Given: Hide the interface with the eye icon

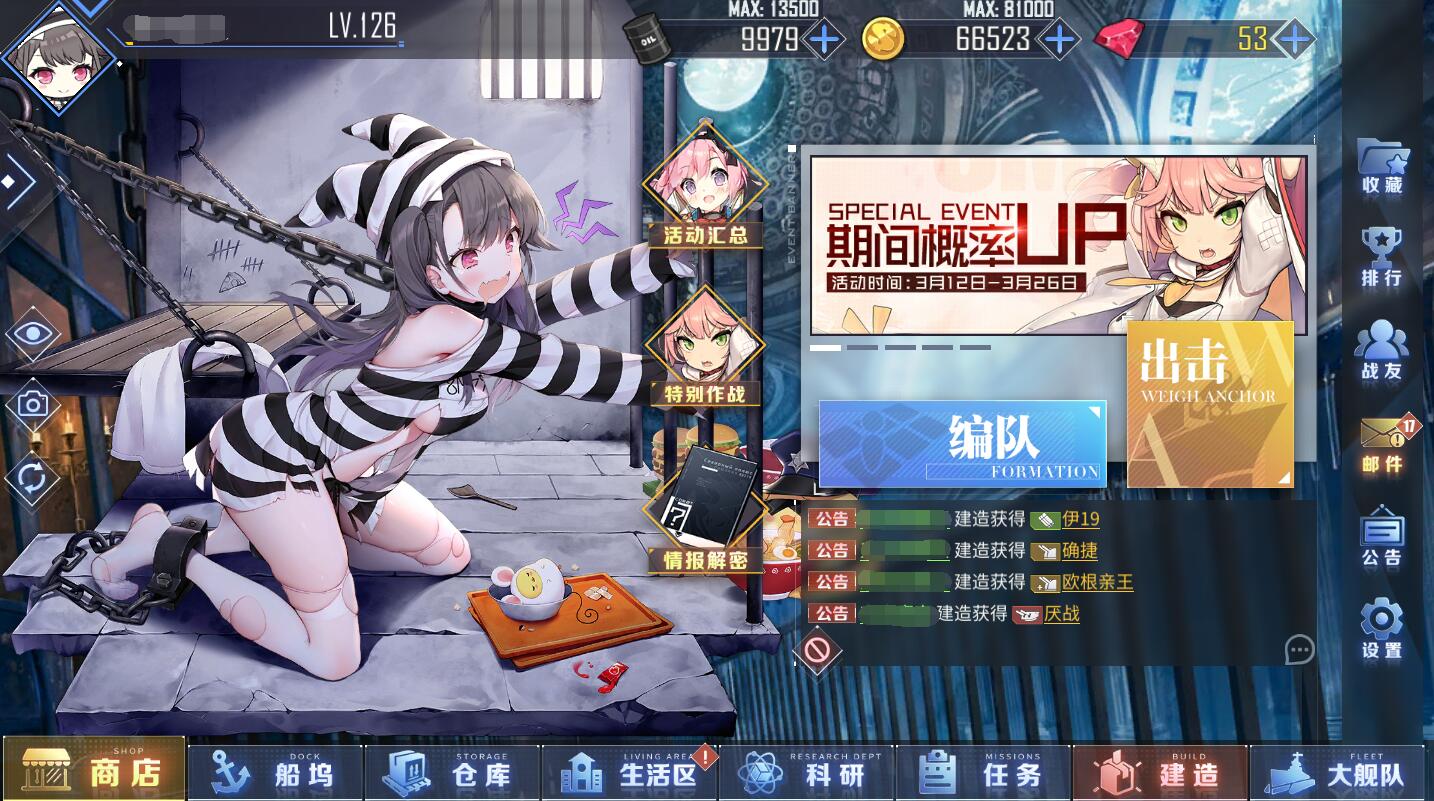Looking at the screenshot, I should 33,334.
